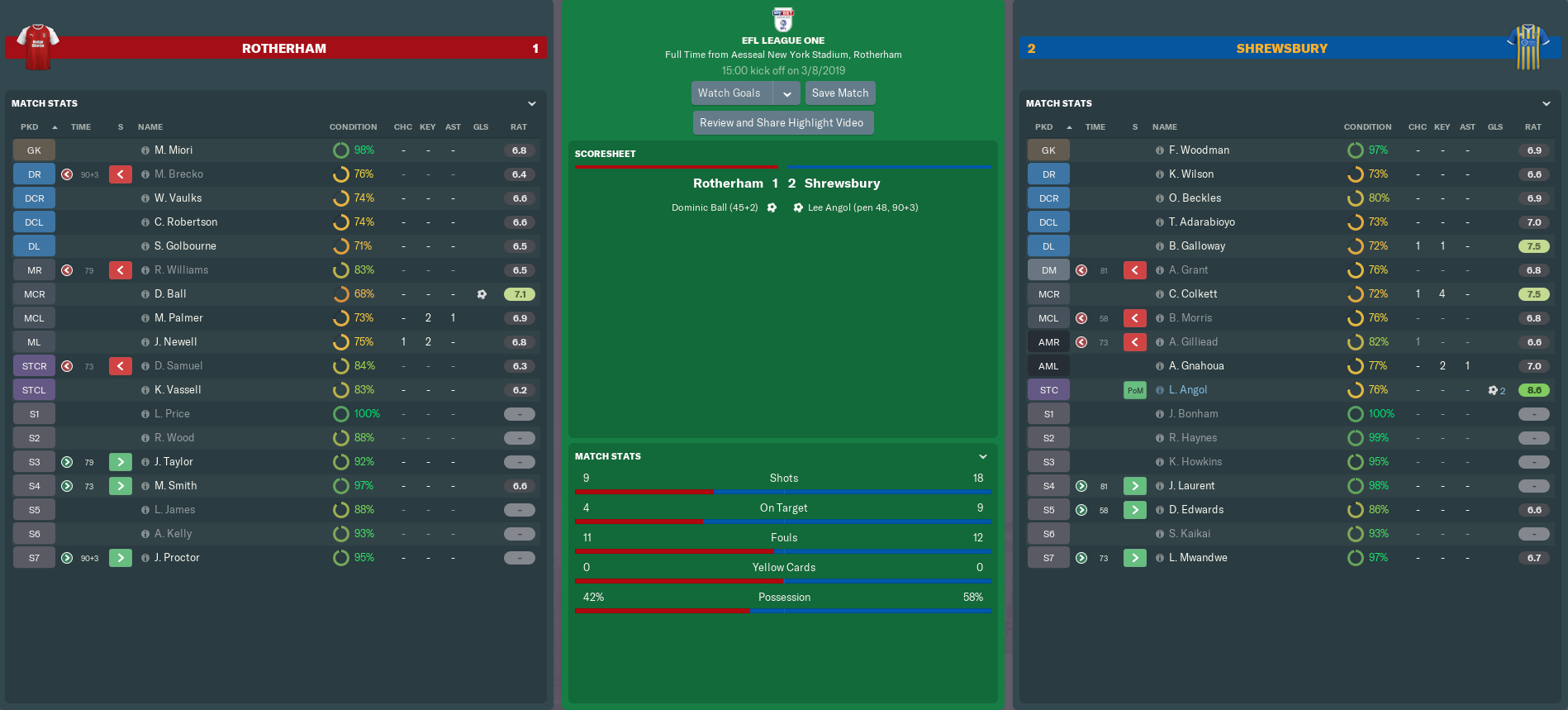Save the match
Image resolution: width=1568 pixels, height=710 pixels.
tap(839, 93)
